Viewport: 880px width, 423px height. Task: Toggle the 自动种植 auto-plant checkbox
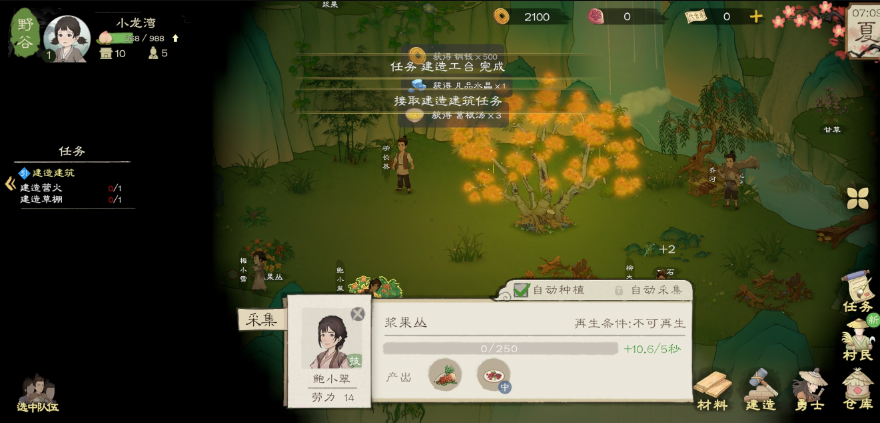coord(522,290)
